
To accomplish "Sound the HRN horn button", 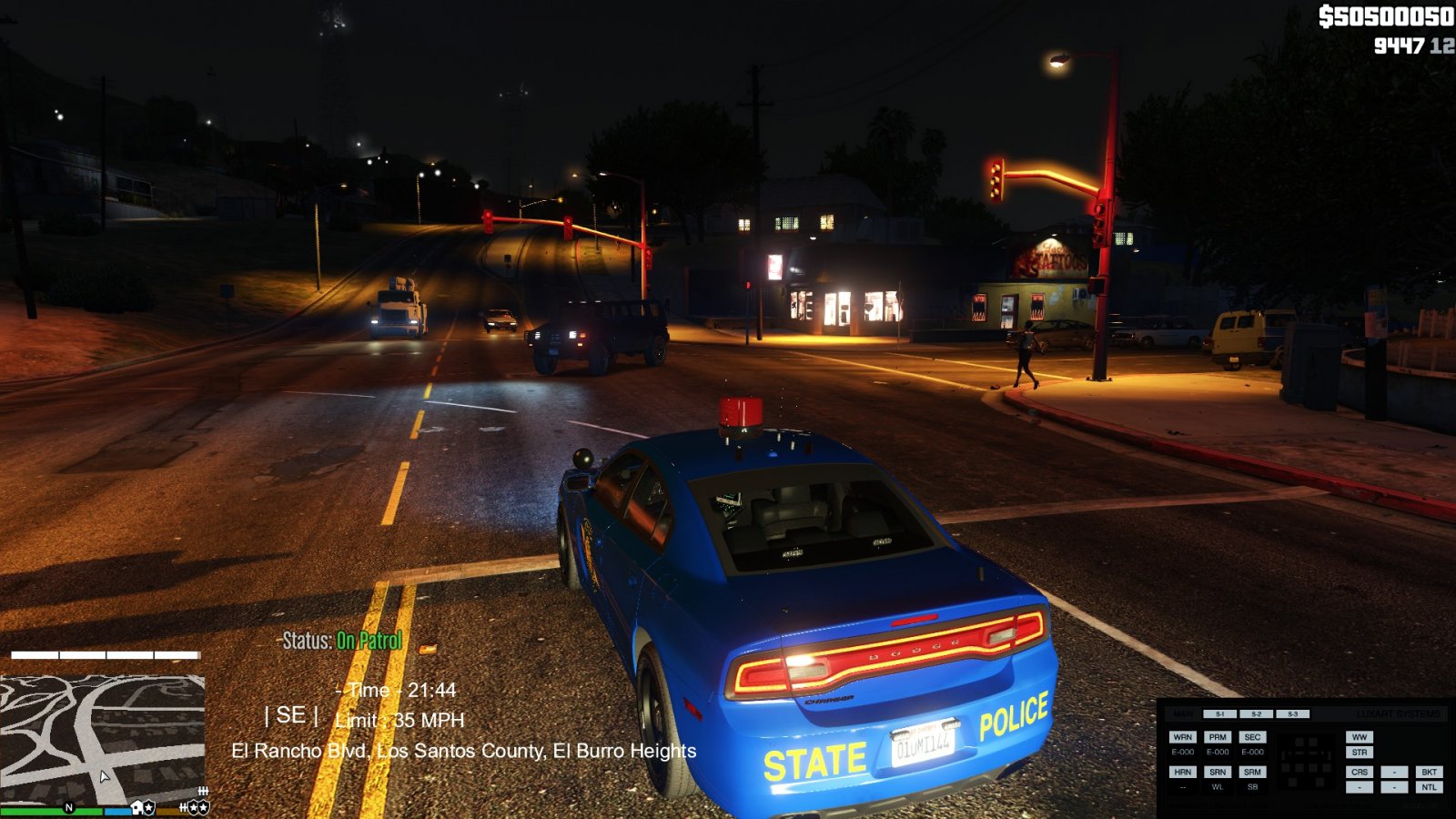I will (1182, 772).
